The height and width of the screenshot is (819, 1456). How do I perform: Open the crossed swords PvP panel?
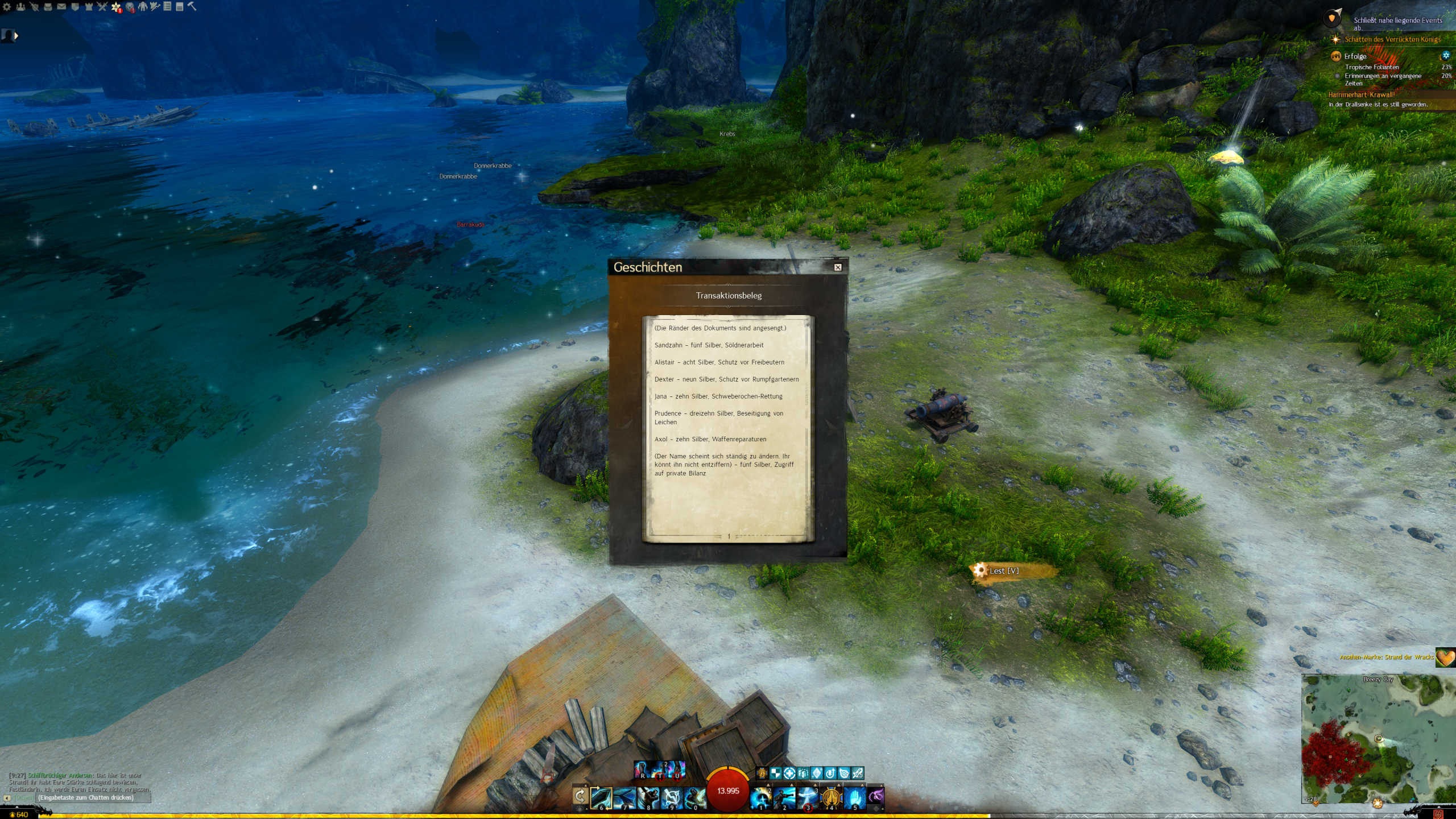click(x=102, y=7)
